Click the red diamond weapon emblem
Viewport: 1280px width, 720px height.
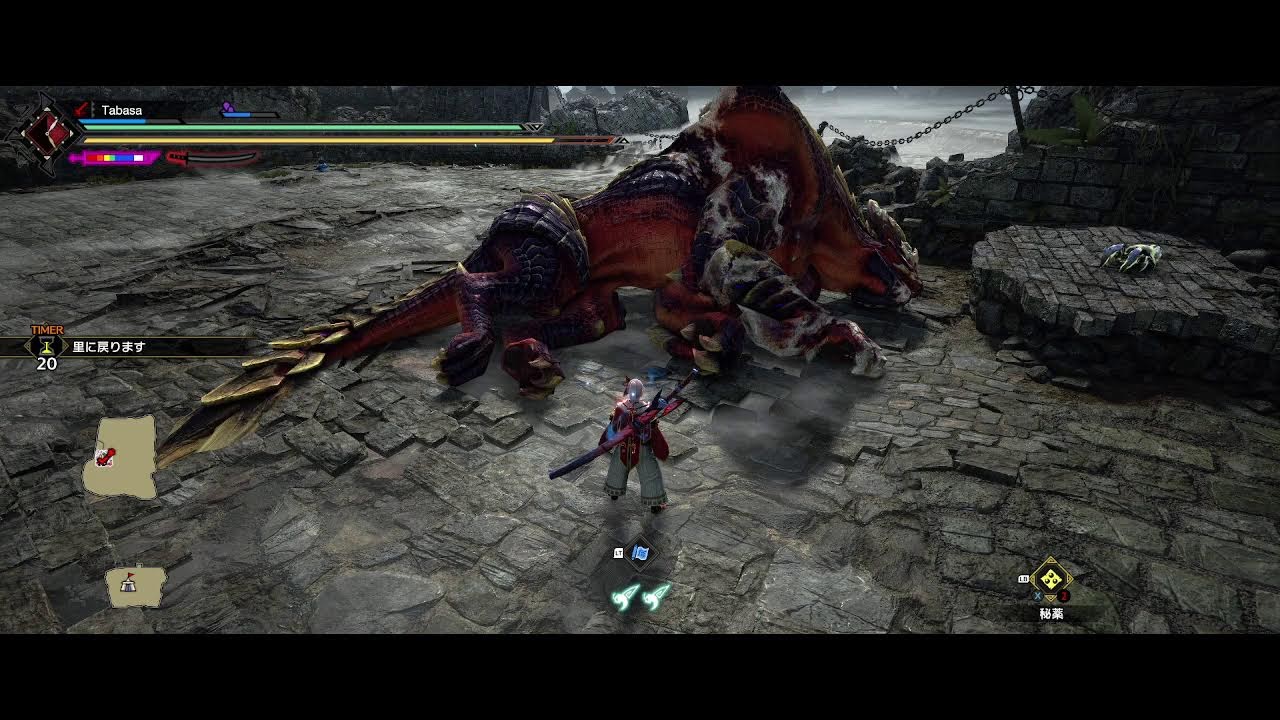pos(45,132)
